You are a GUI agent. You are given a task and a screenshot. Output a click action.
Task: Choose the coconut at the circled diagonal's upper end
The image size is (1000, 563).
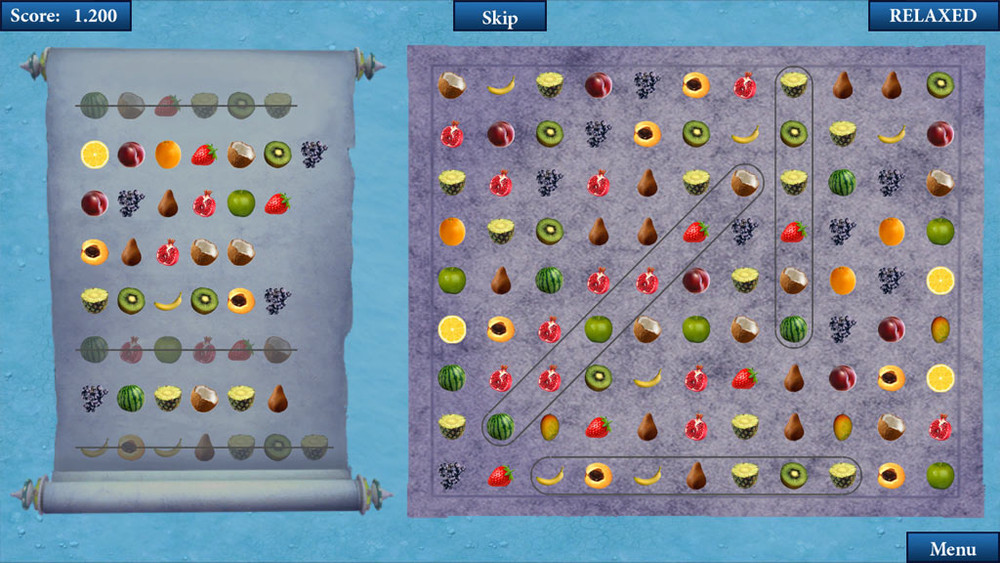[744, 183]
